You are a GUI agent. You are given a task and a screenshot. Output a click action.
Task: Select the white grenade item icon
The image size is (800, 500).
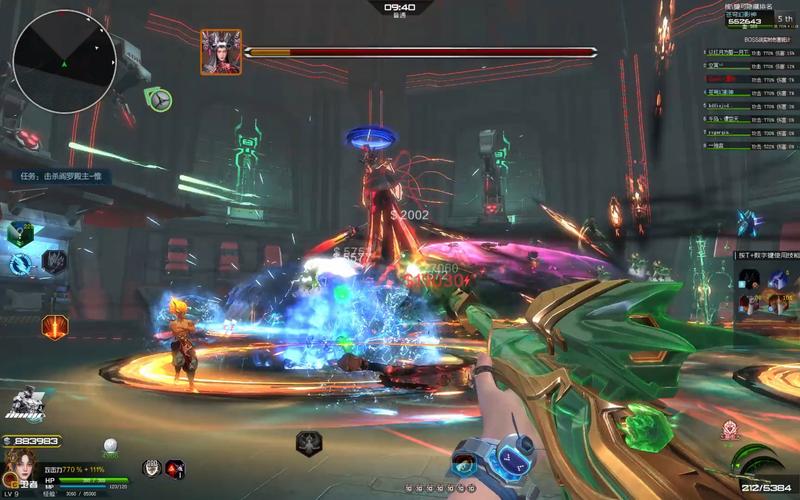click(110, 446)
